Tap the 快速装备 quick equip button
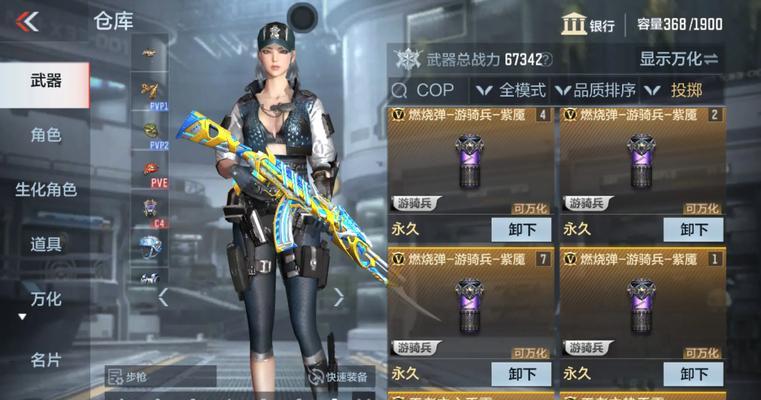The width and height of the screenshot is (761, 400). tap(340, 377)
